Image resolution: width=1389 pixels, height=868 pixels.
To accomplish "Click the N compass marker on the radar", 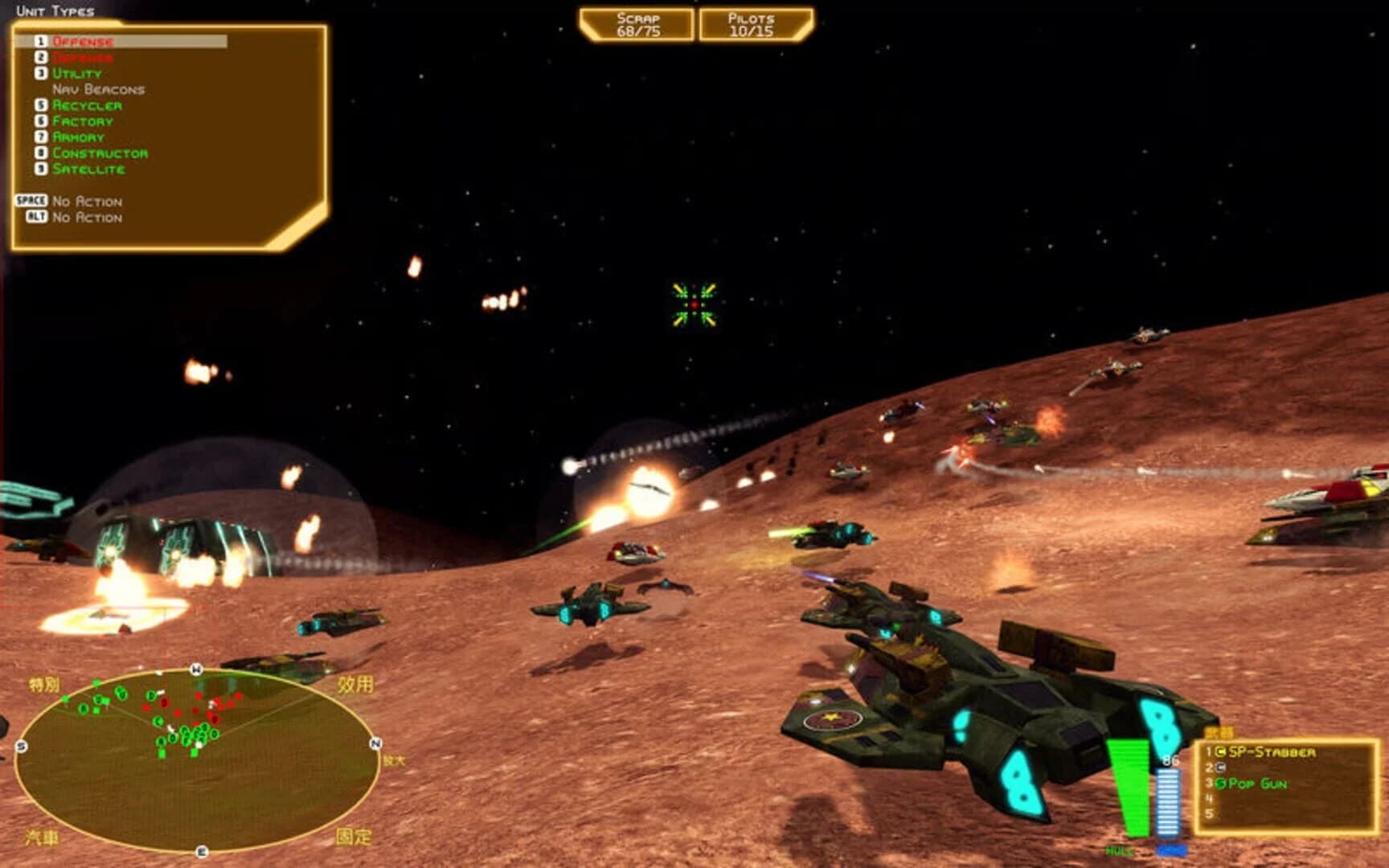I will (x=374, y=743).
